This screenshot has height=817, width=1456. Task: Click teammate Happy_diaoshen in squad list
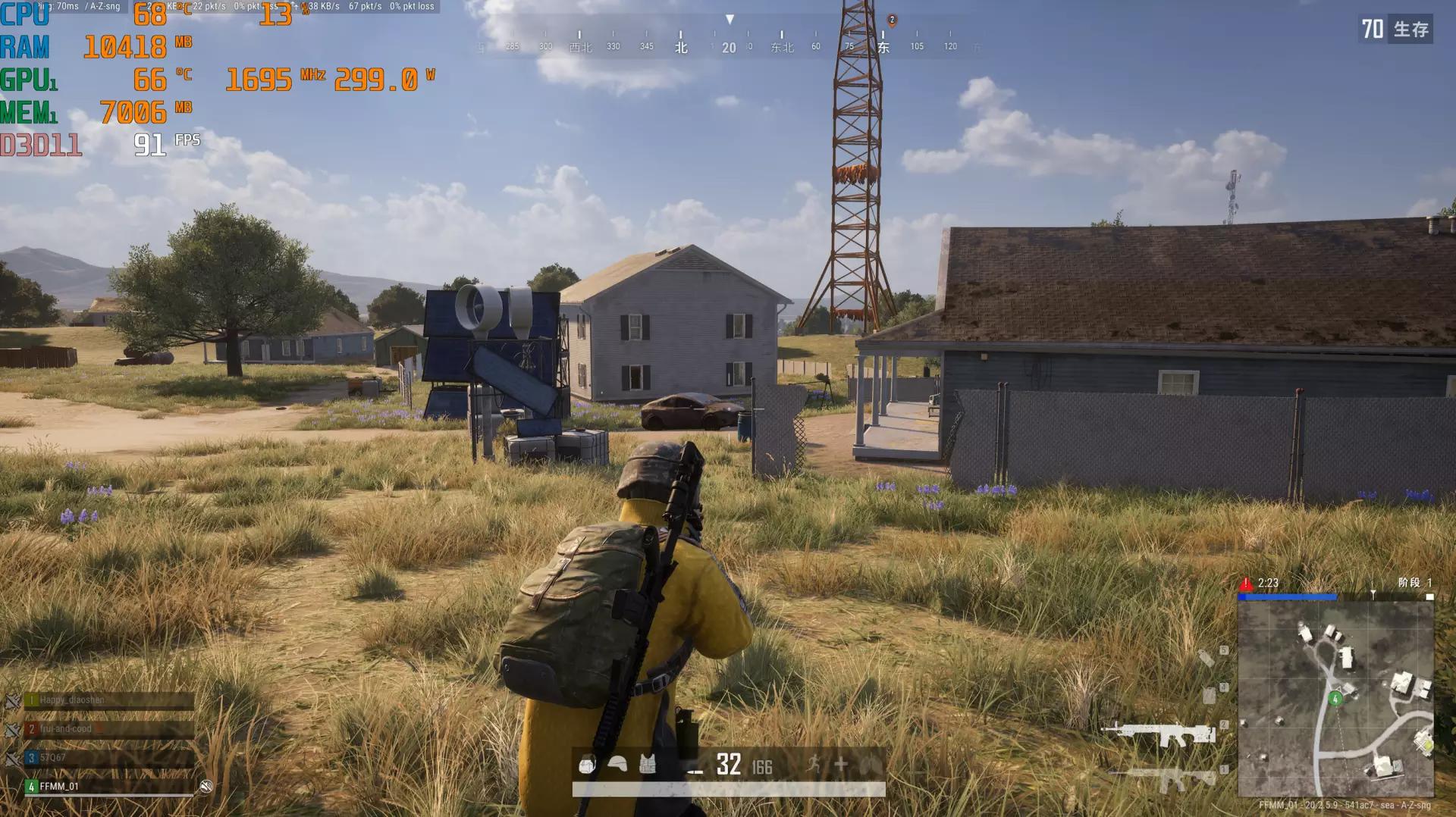click(106, 700)
